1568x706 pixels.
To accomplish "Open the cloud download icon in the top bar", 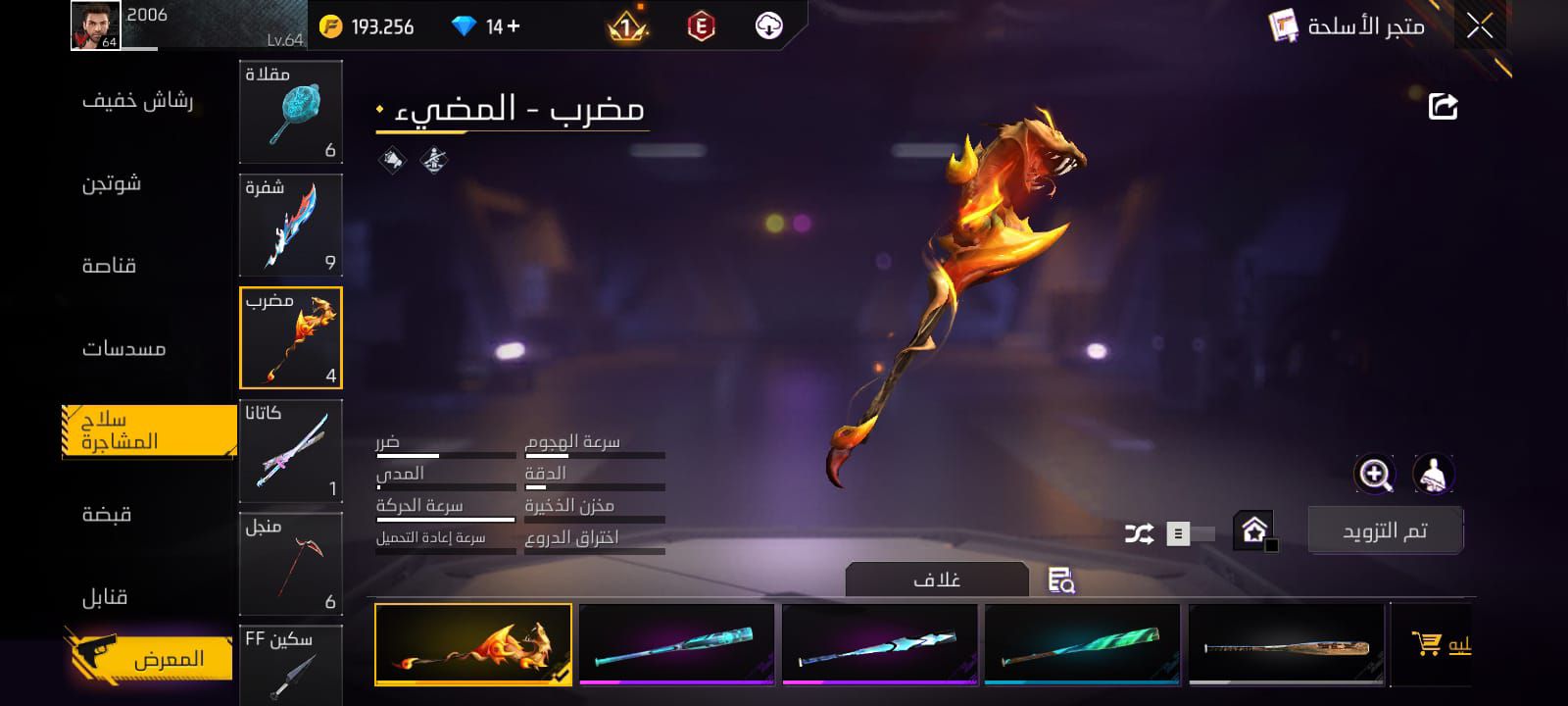I will pos(770,25).
